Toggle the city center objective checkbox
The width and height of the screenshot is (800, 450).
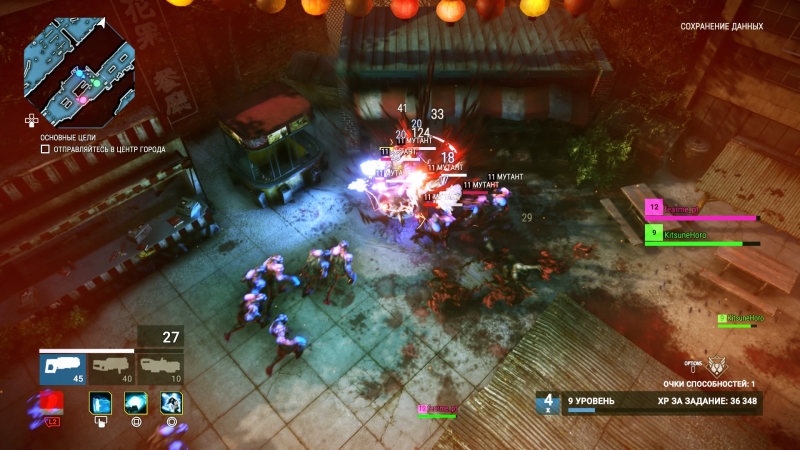(45, 149)
